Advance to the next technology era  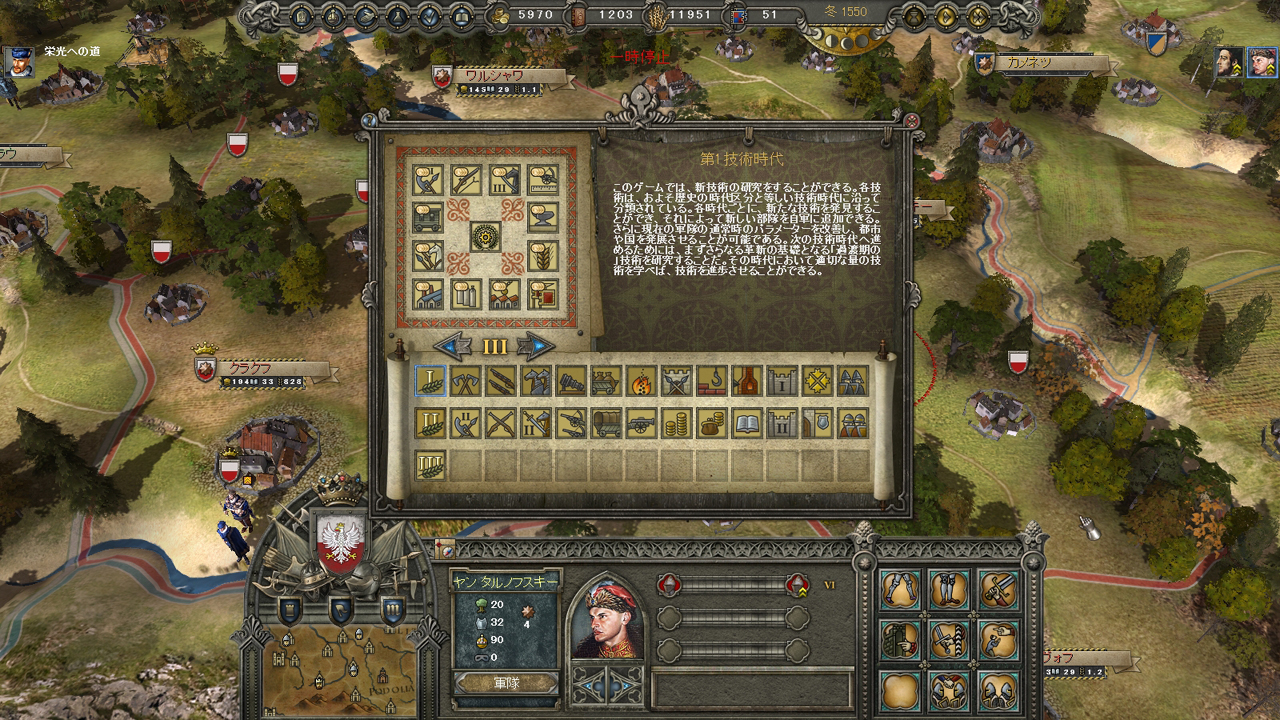536,347
